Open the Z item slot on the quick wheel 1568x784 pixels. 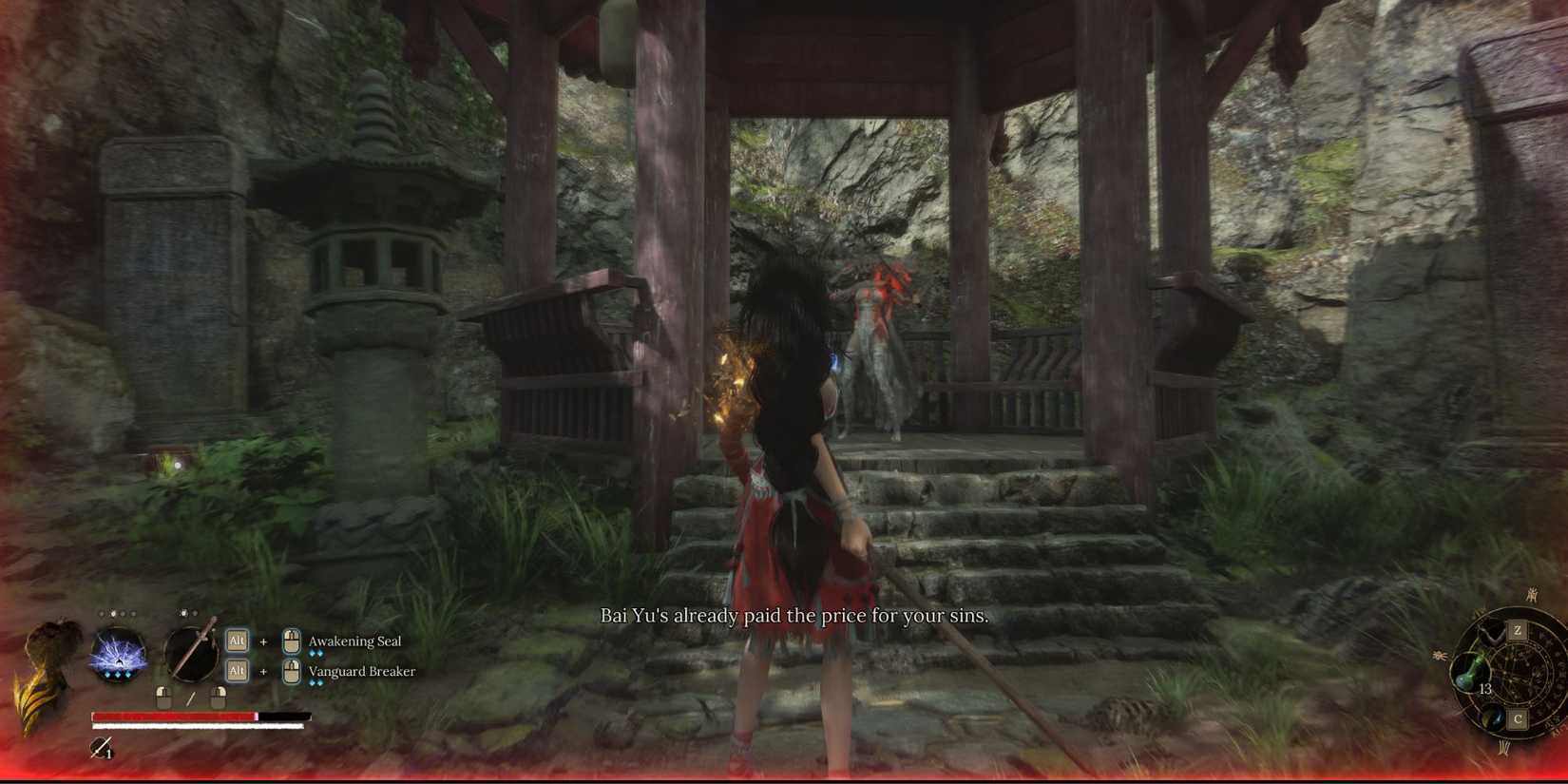(1518, 629)
